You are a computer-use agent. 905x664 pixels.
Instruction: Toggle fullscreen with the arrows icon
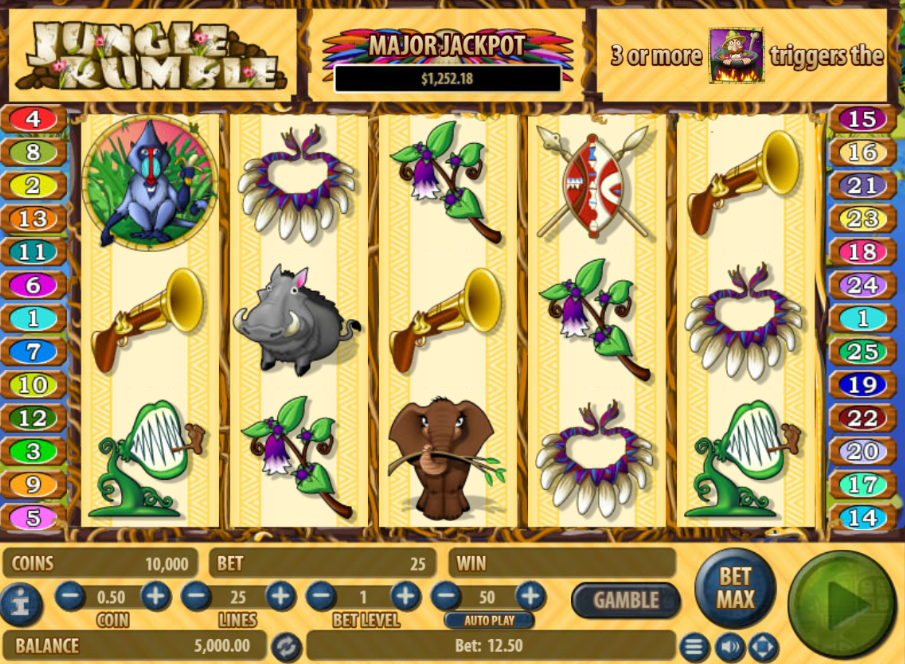click(763, 645)
